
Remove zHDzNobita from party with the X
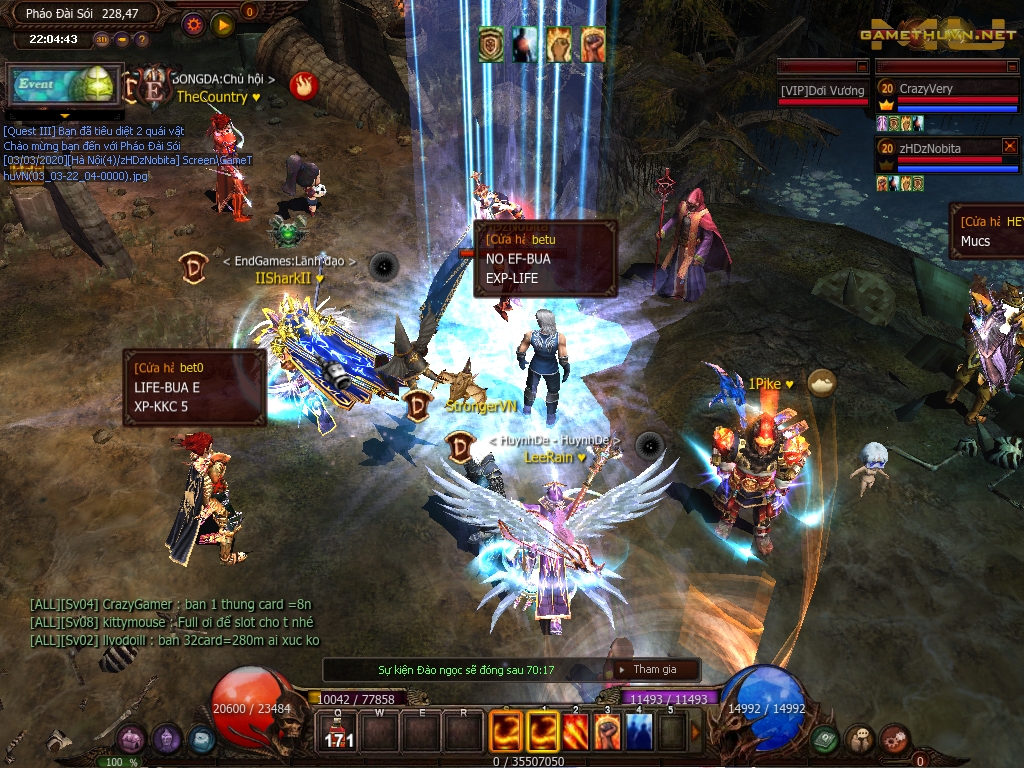pos(1009,146)
